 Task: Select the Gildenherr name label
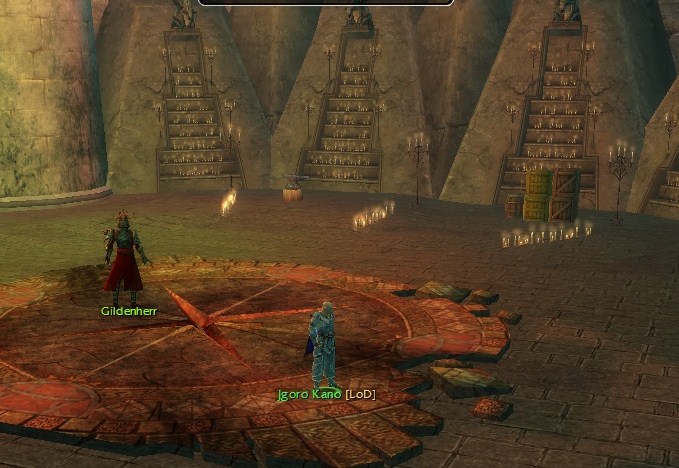(129, 311)
